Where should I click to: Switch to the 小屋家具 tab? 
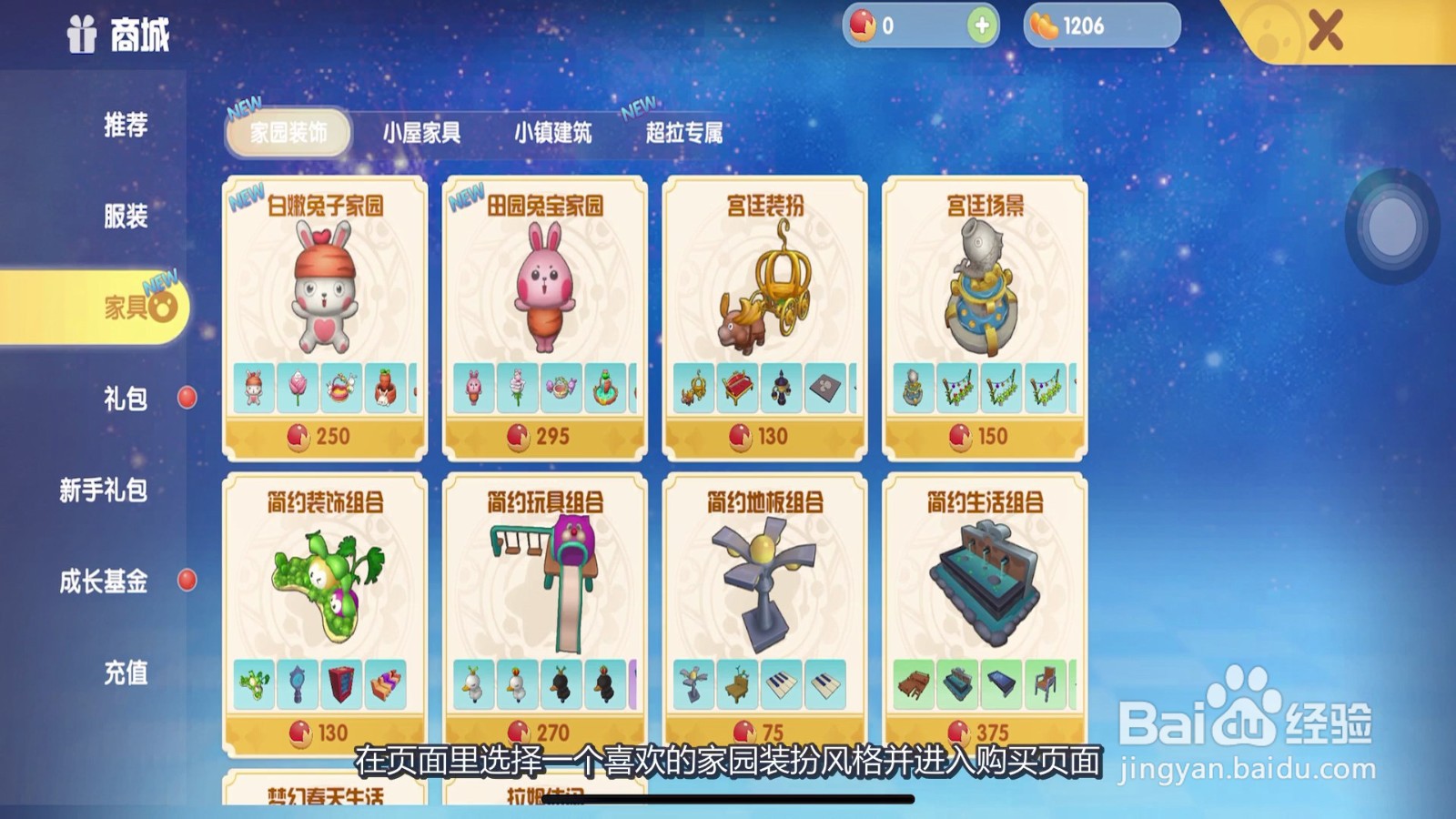click(424, 134)
